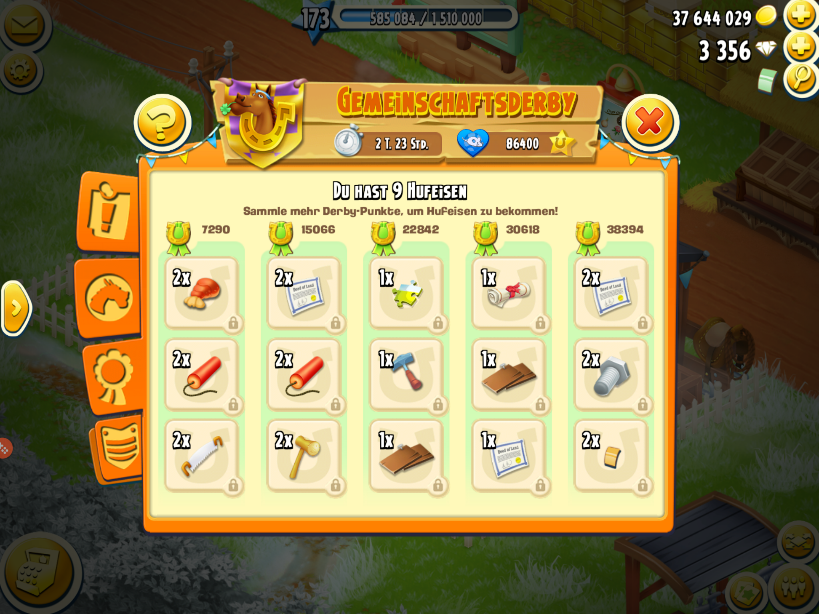The height and width of the screenshot is (614, 819).
Task: Expand the yellow side arrow panel
Action: tap(15, 308)
